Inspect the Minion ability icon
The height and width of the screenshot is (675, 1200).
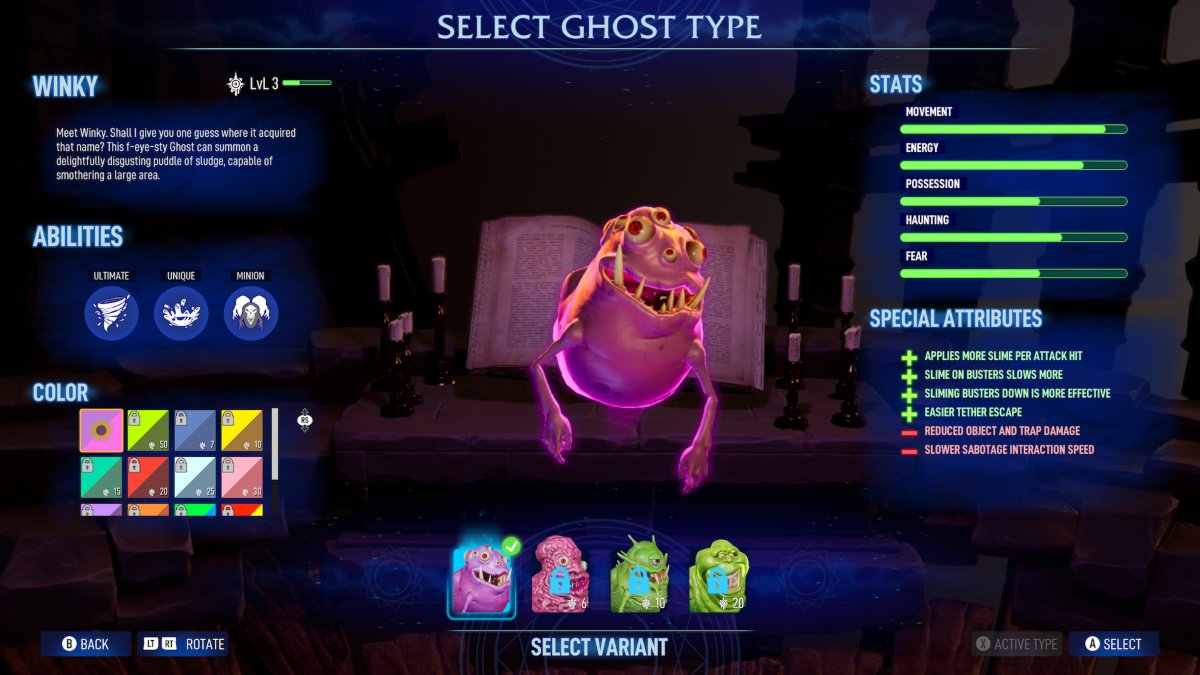pos(251,313)
